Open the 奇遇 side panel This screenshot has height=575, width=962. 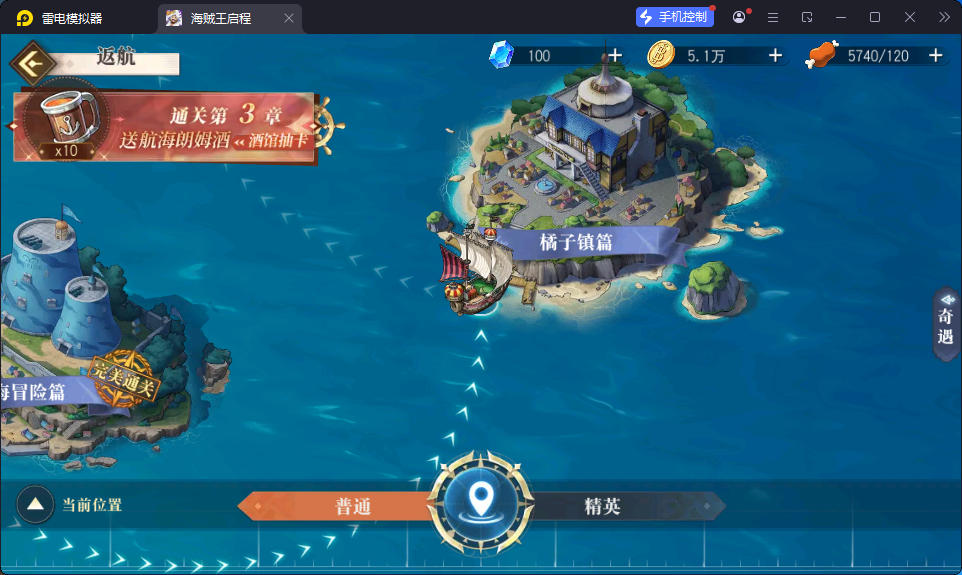click(946, 325)
